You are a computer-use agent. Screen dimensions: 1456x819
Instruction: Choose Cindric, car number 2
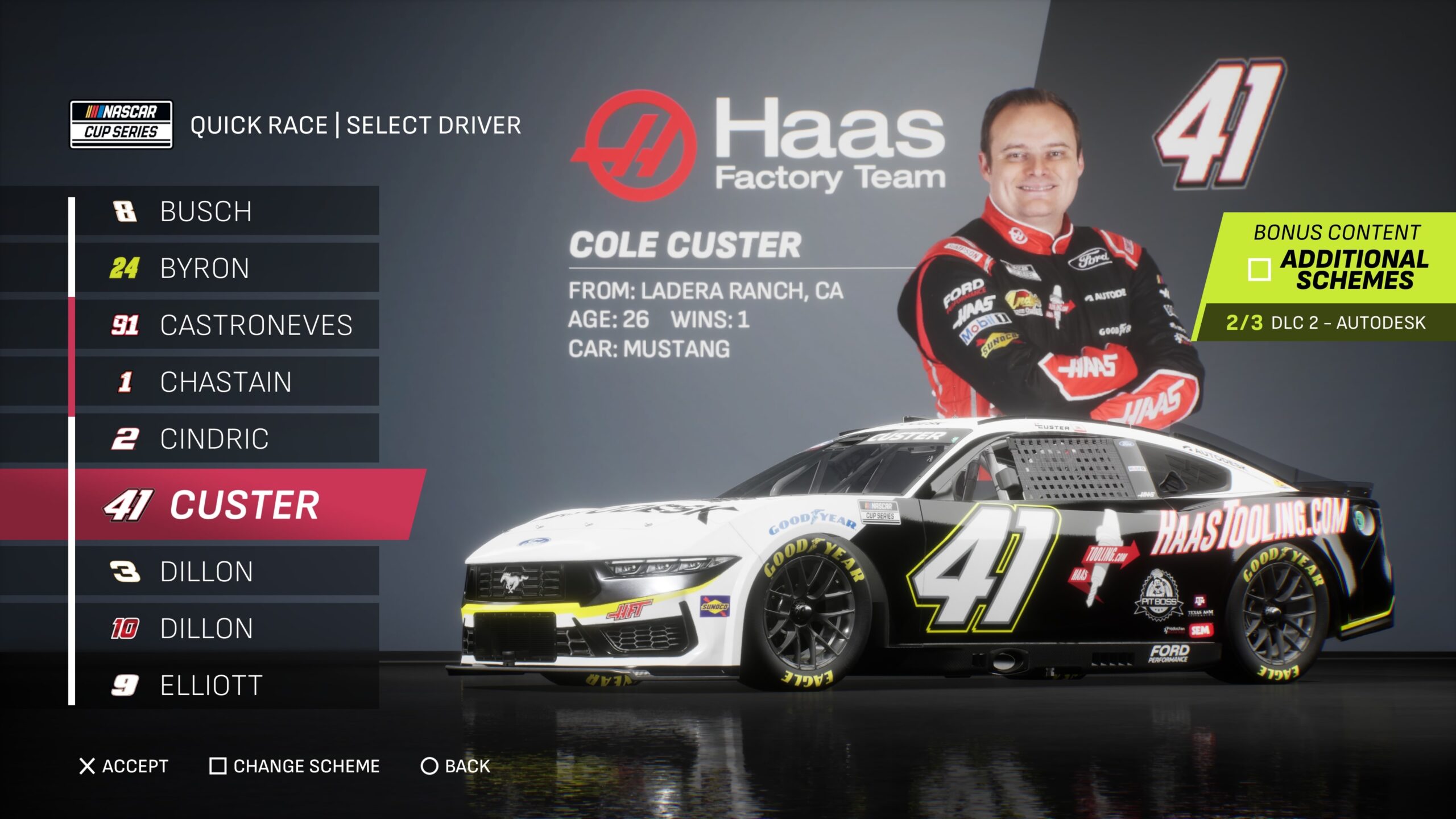[x=226, y=439]
